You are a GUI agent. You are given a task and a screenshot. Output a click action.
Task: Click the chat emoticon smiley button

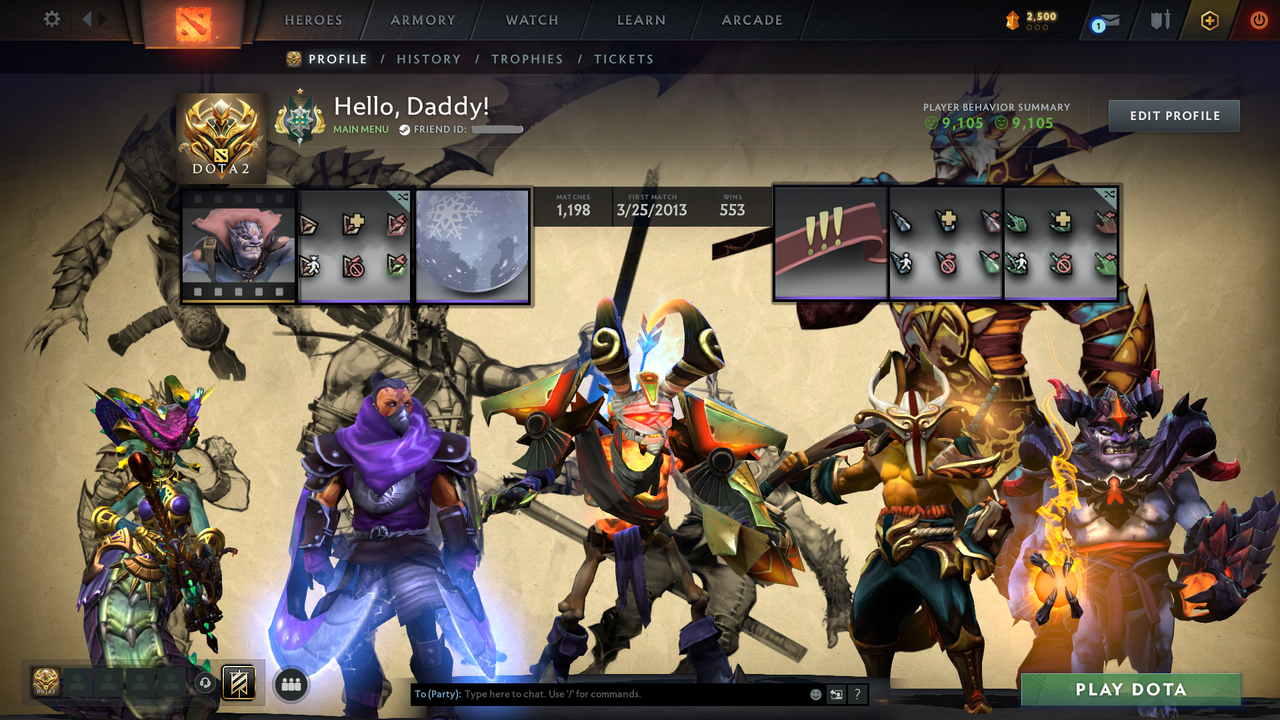coord(816,694)
